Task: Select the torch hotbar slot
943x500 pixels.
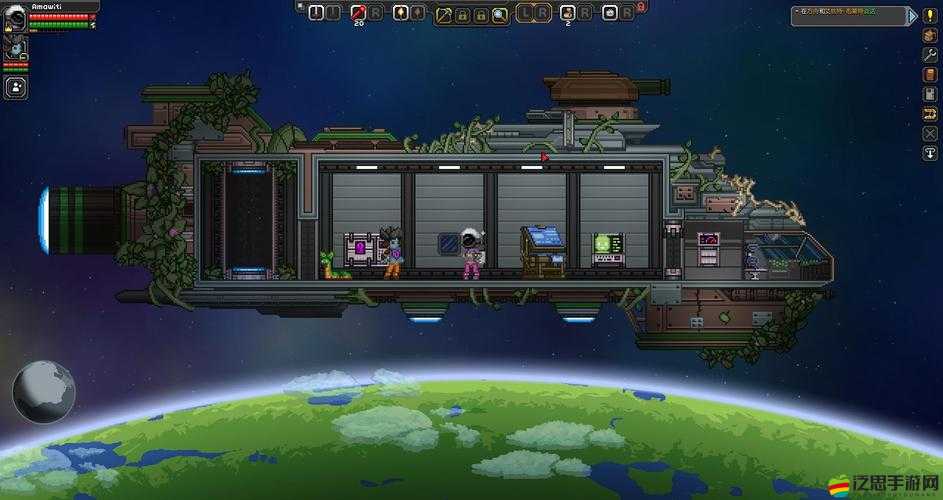Action: (400, 12)
